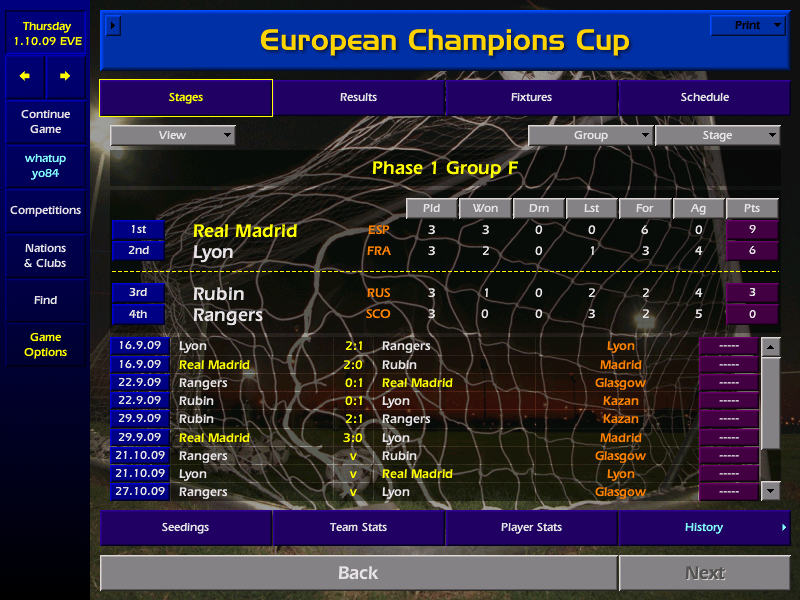Open the Find menu

pos(45,300)
